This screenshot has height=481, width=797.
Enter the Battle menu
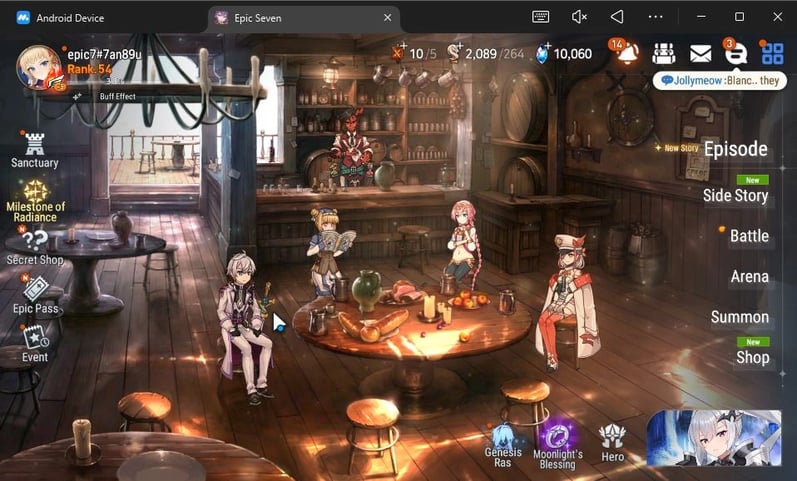point(749,236)
